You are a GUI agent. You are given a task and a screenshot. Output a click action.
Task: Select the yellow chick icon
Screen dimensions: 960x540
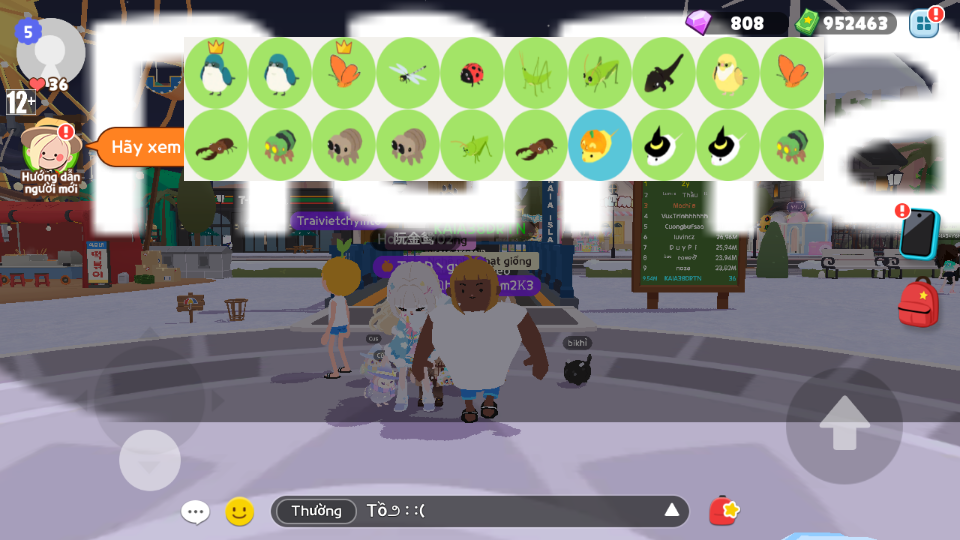[x=728, y=73]
